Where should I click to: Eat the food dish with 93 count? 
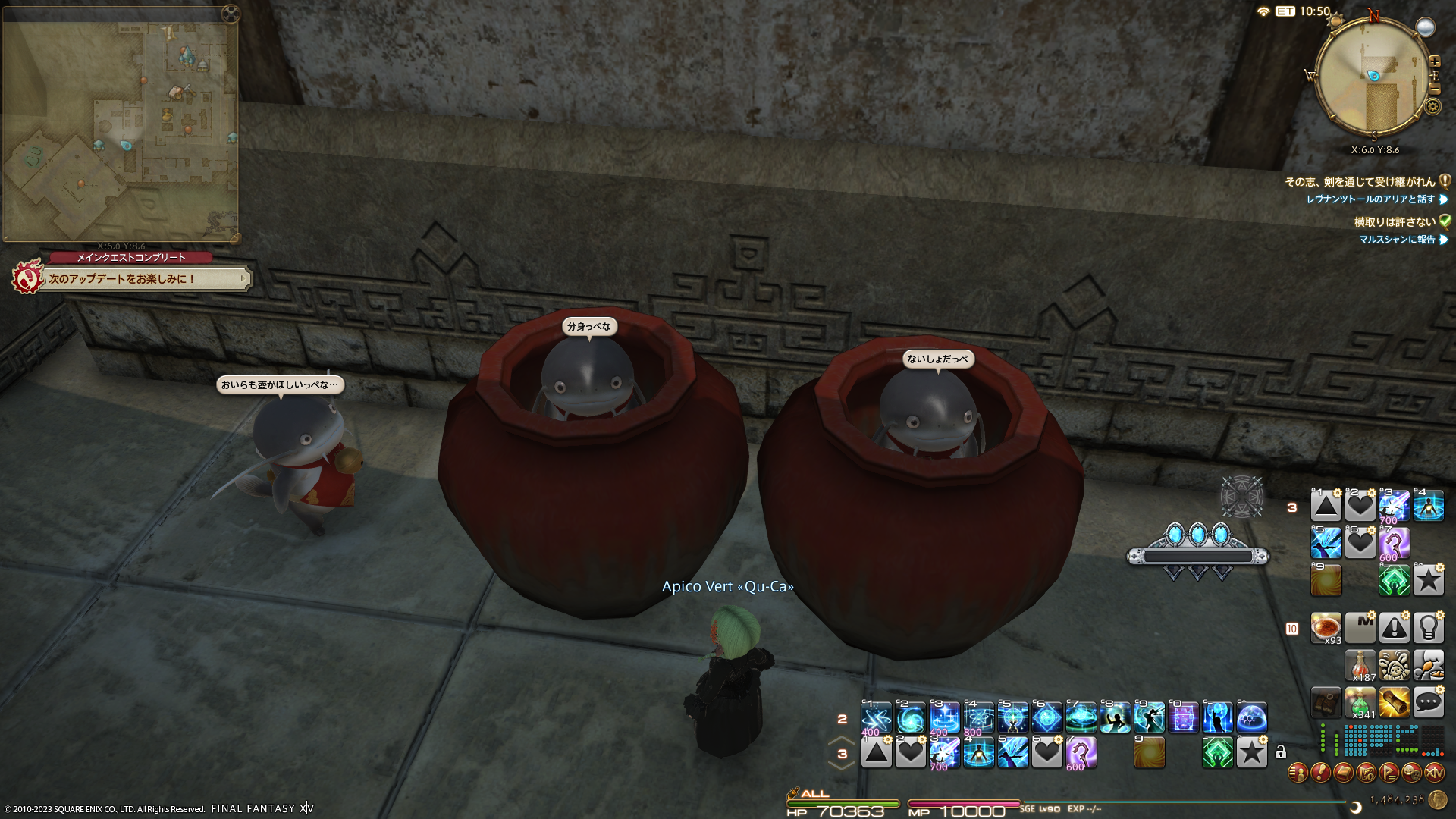pyautogui.click(x=1326, y=628)
